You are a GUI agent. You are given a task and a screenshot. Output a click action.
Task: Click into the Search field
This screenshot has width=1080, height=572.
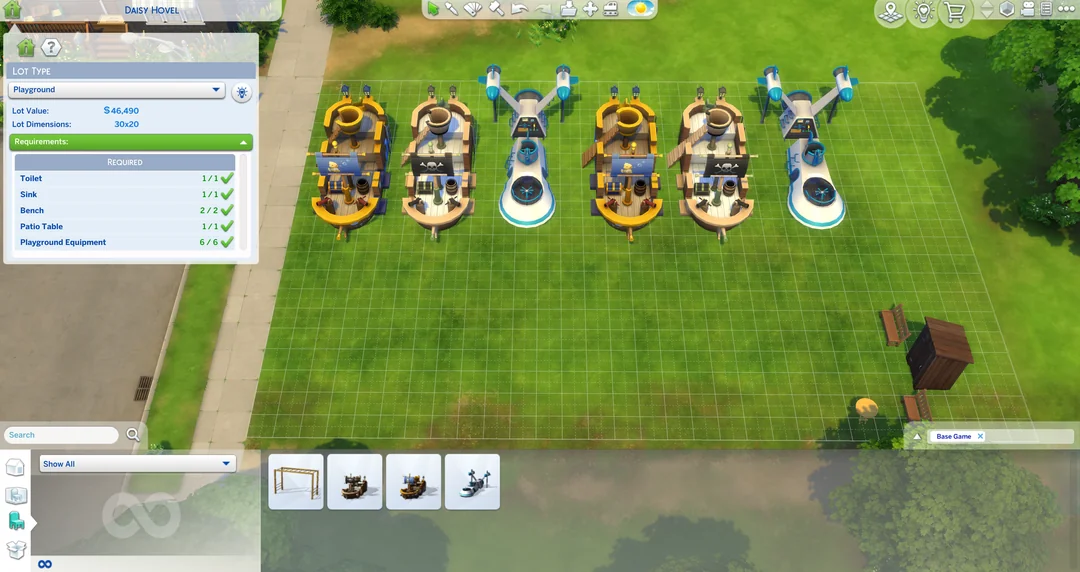pyautogui.click(x=61, y=435)
